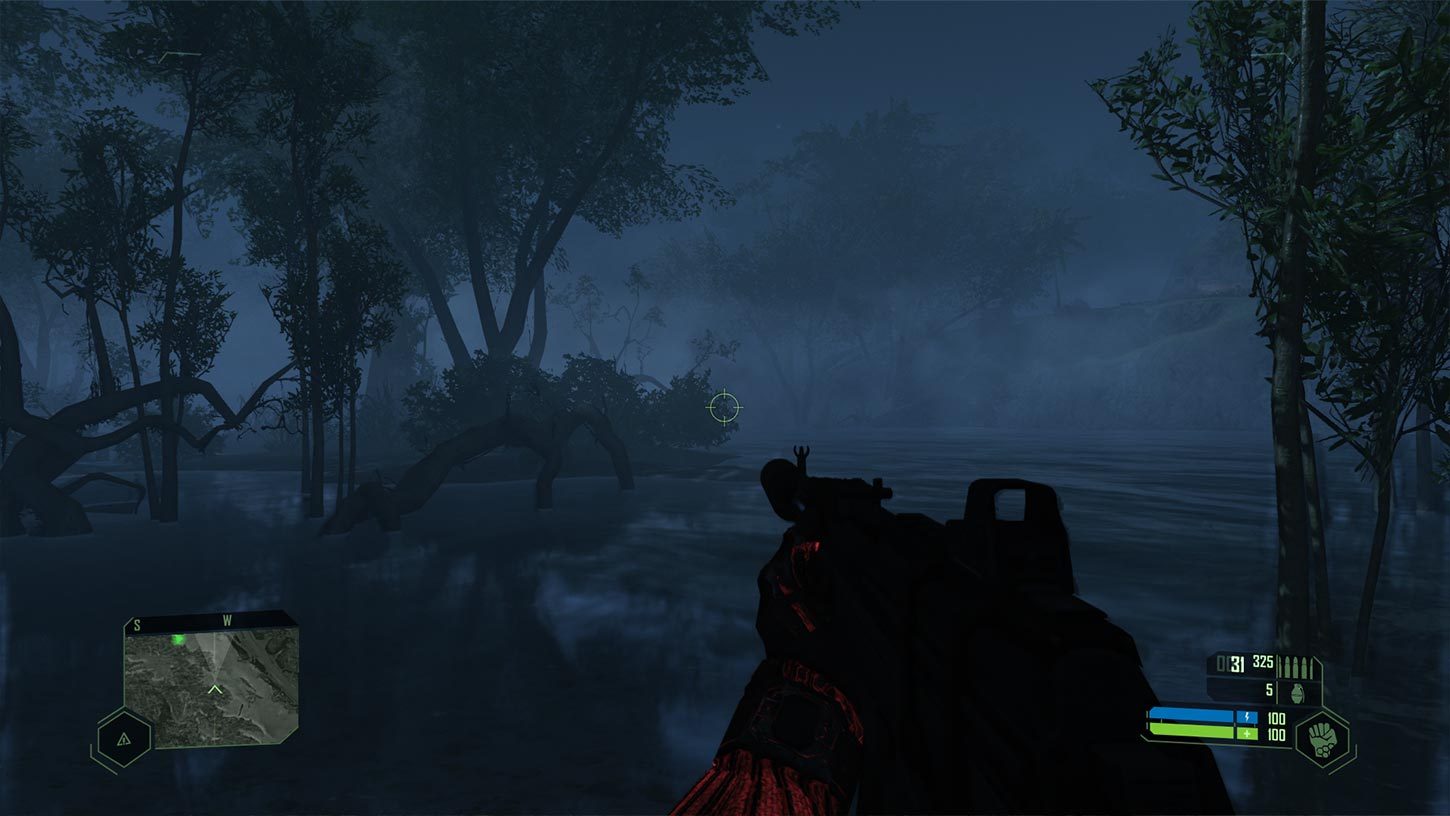Click the warning triangle icon beside the minimap
1450x816 pixels.
pyautogui.click(x=123, y=740)
